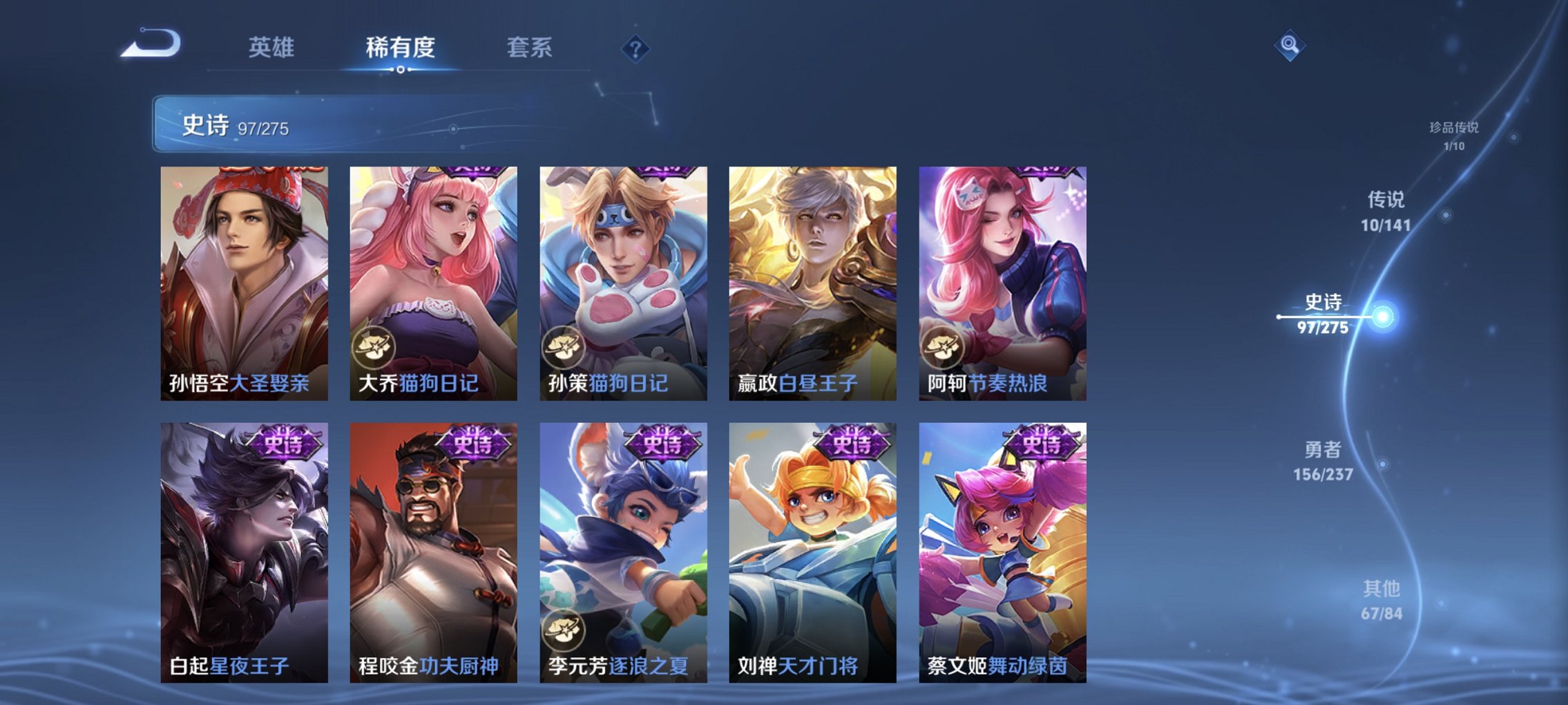Screen dimensions: 1568x705
Task: Click the 稀有度 tab indicator dot
Action: click(401, 69)
